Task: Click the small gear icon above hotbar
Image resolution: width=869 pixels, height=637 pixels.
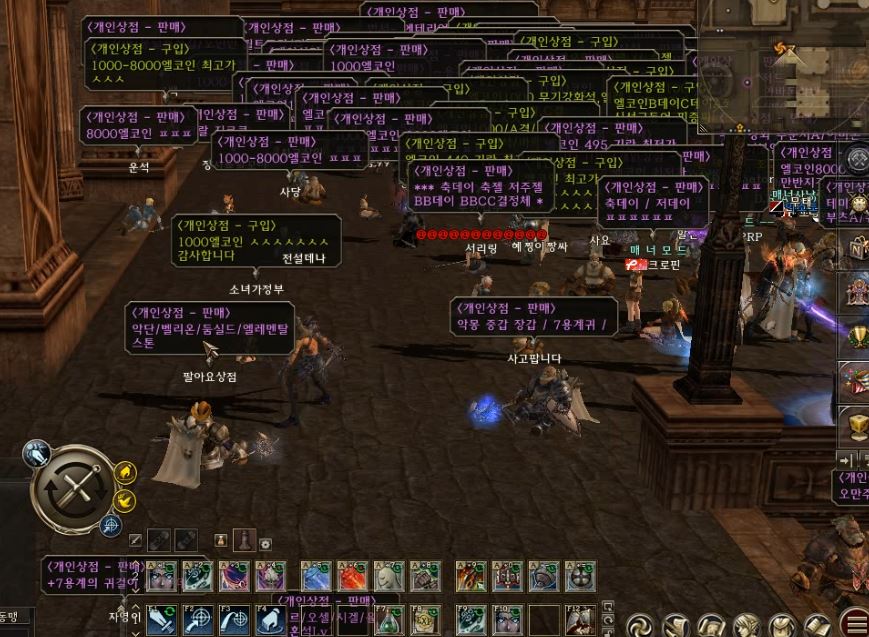Action: click(265, 544)
